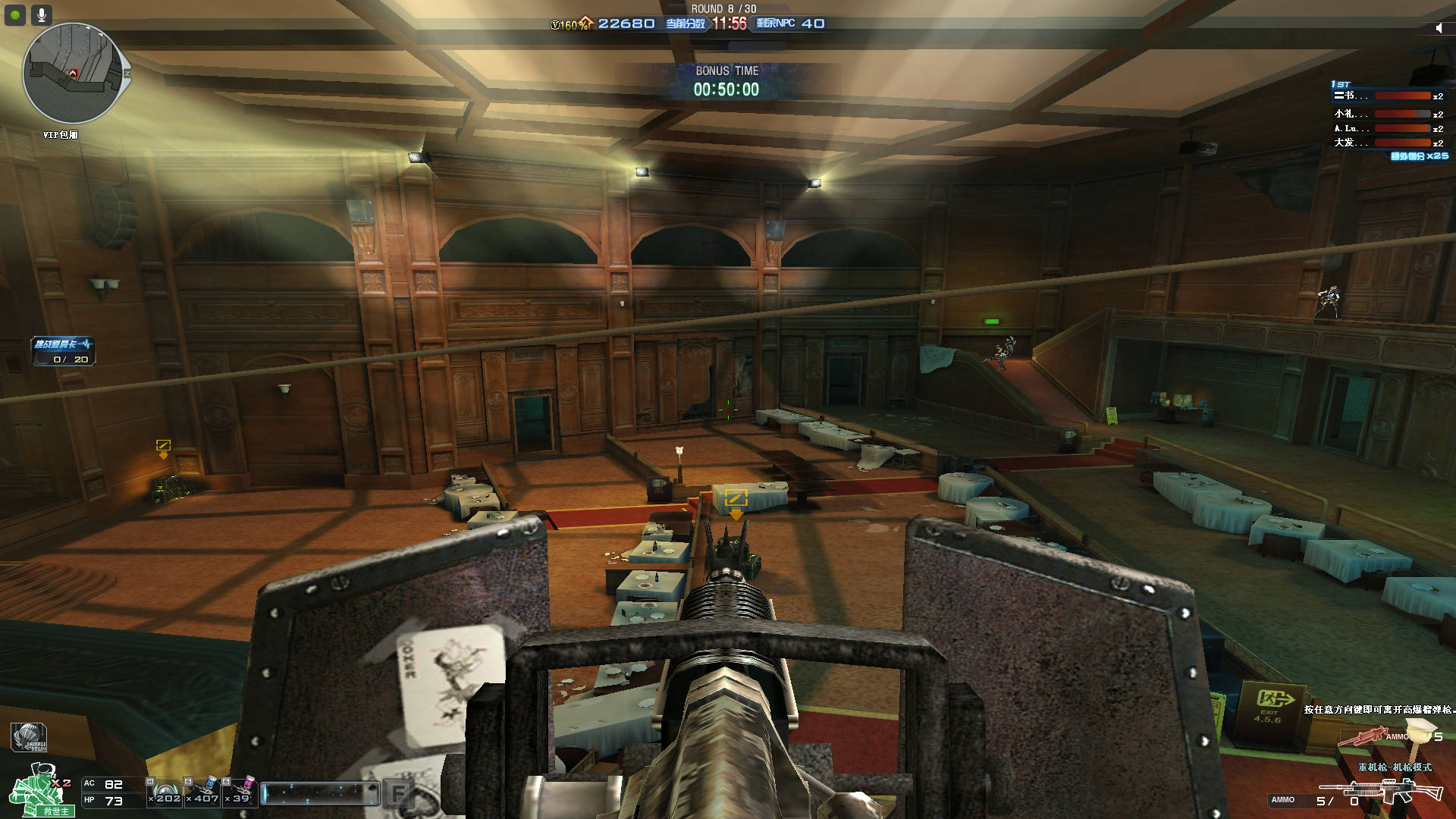Click the F skill gauge bar
Viewport: 1456px width, 819px height.
point(320,793)
